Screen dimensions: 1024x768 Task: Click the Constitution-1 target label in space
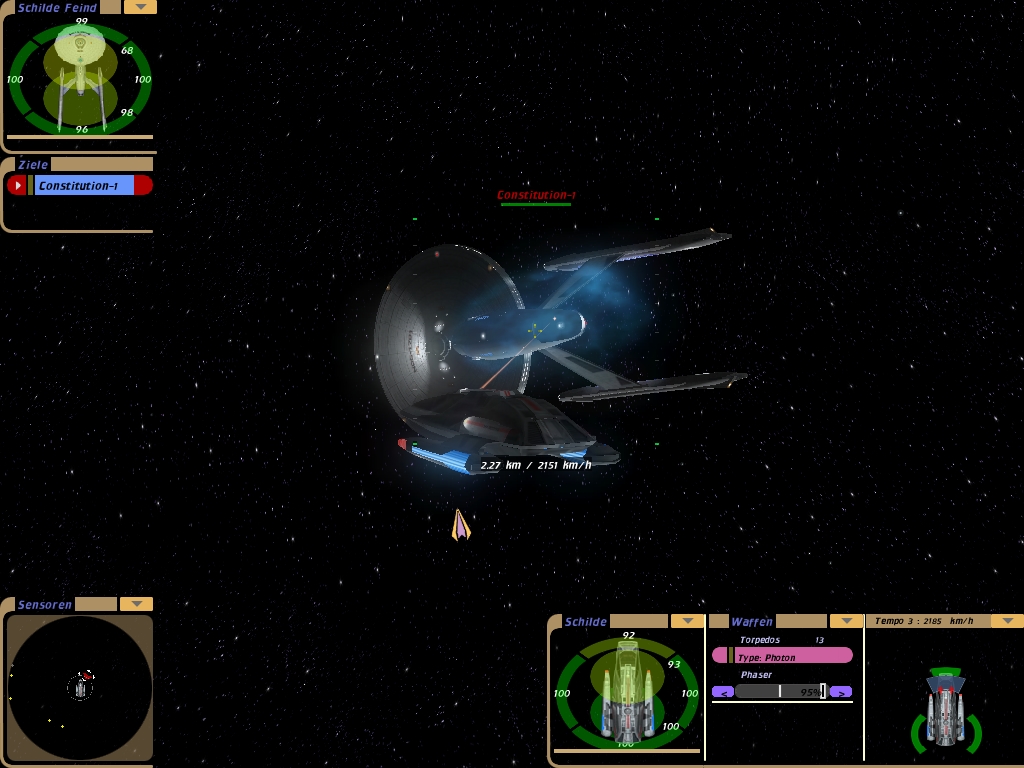click(536, 195)
